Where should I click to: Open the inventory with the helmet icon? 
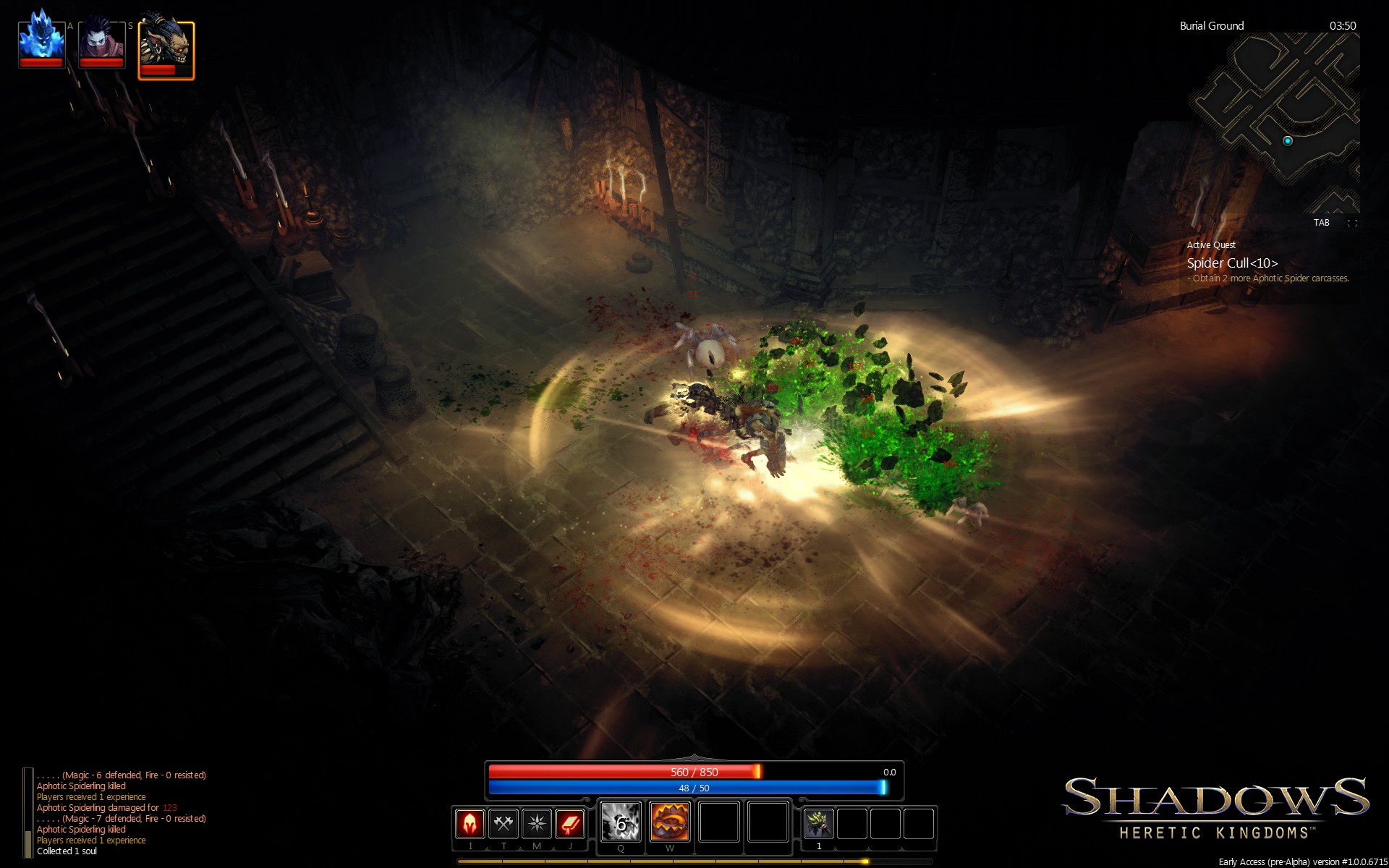(470, 822)
